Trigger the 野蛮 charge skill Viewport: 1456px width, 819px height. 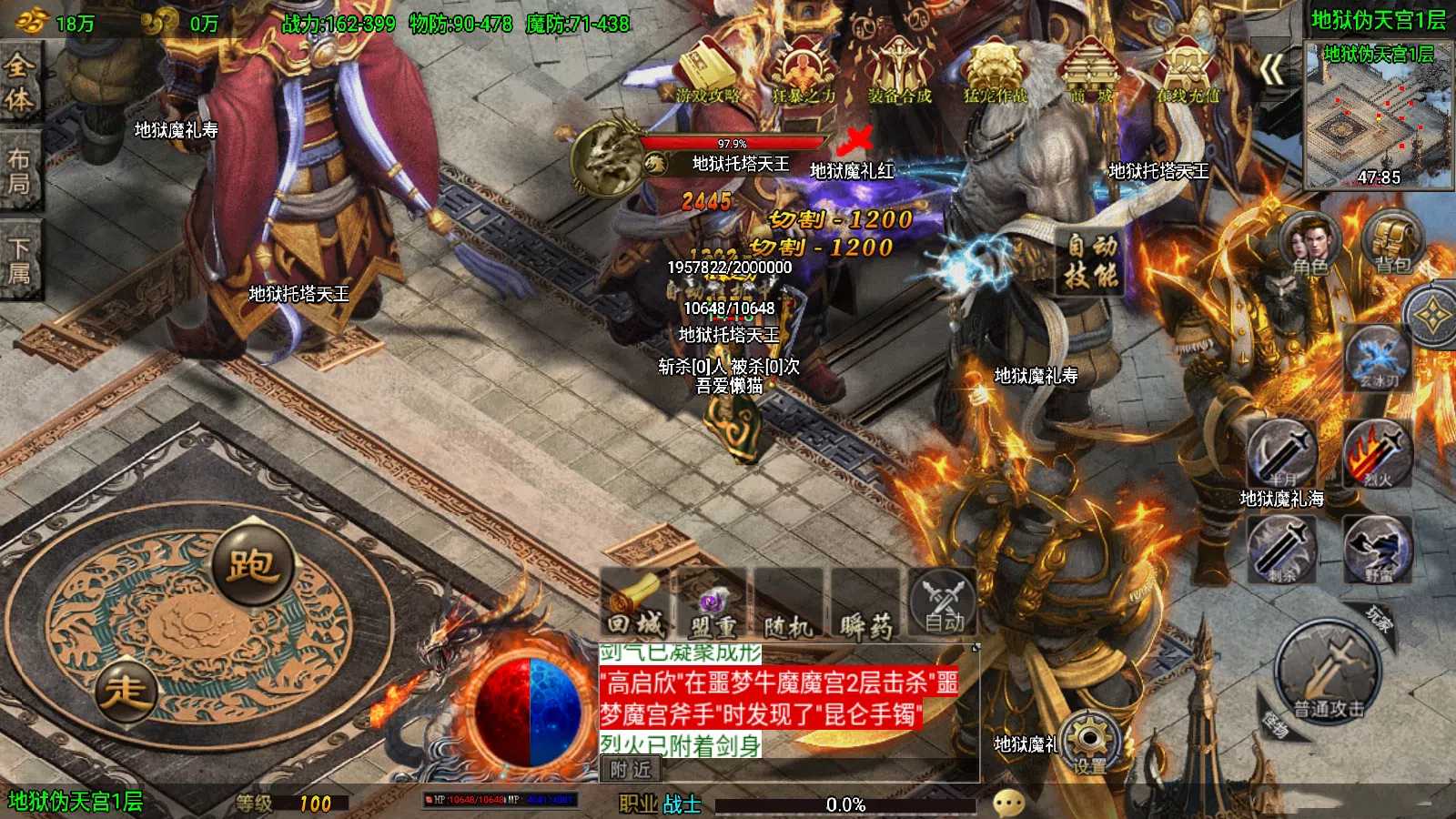tap(1378, 549)
